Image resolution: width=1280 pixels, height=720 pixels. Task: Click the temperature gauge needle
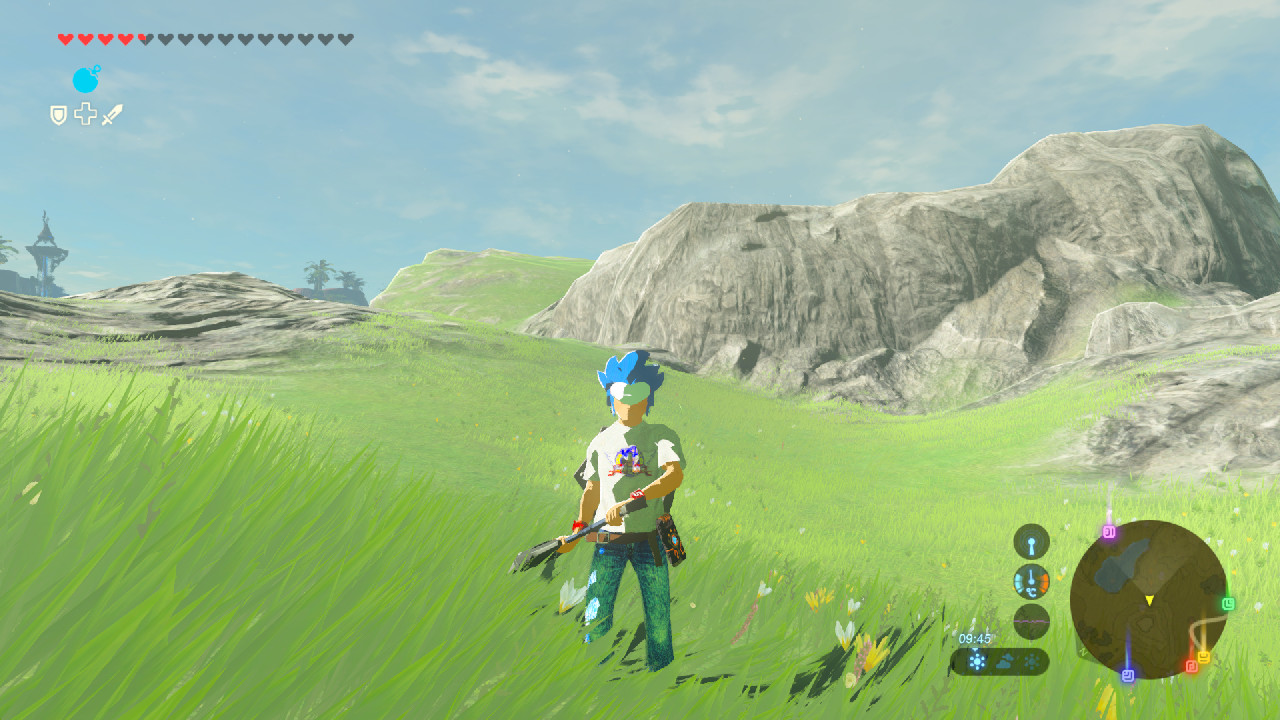click(x=1030, y=576)
